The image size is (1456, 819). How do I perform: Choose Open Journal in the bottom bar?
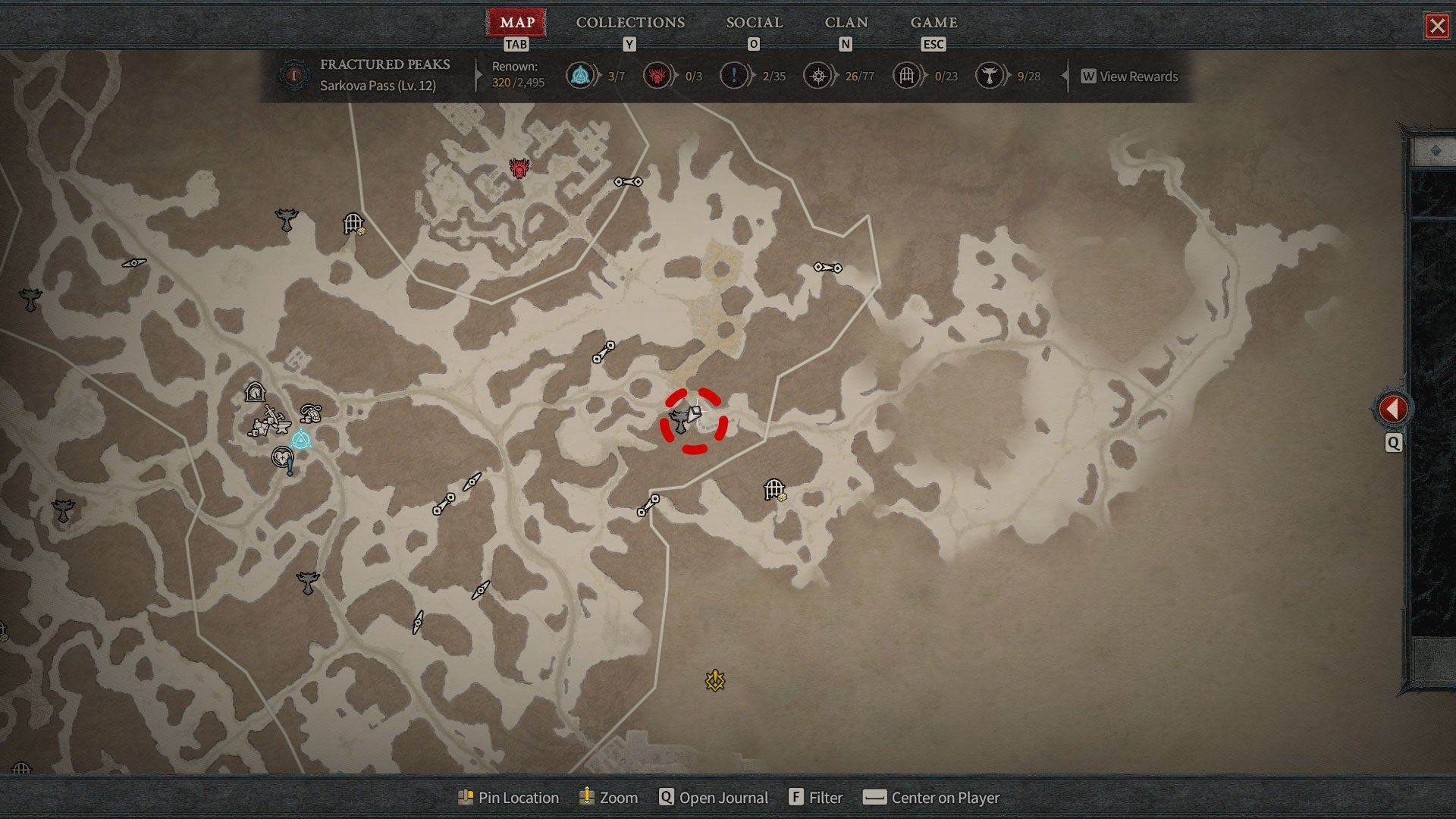point(714,798)
